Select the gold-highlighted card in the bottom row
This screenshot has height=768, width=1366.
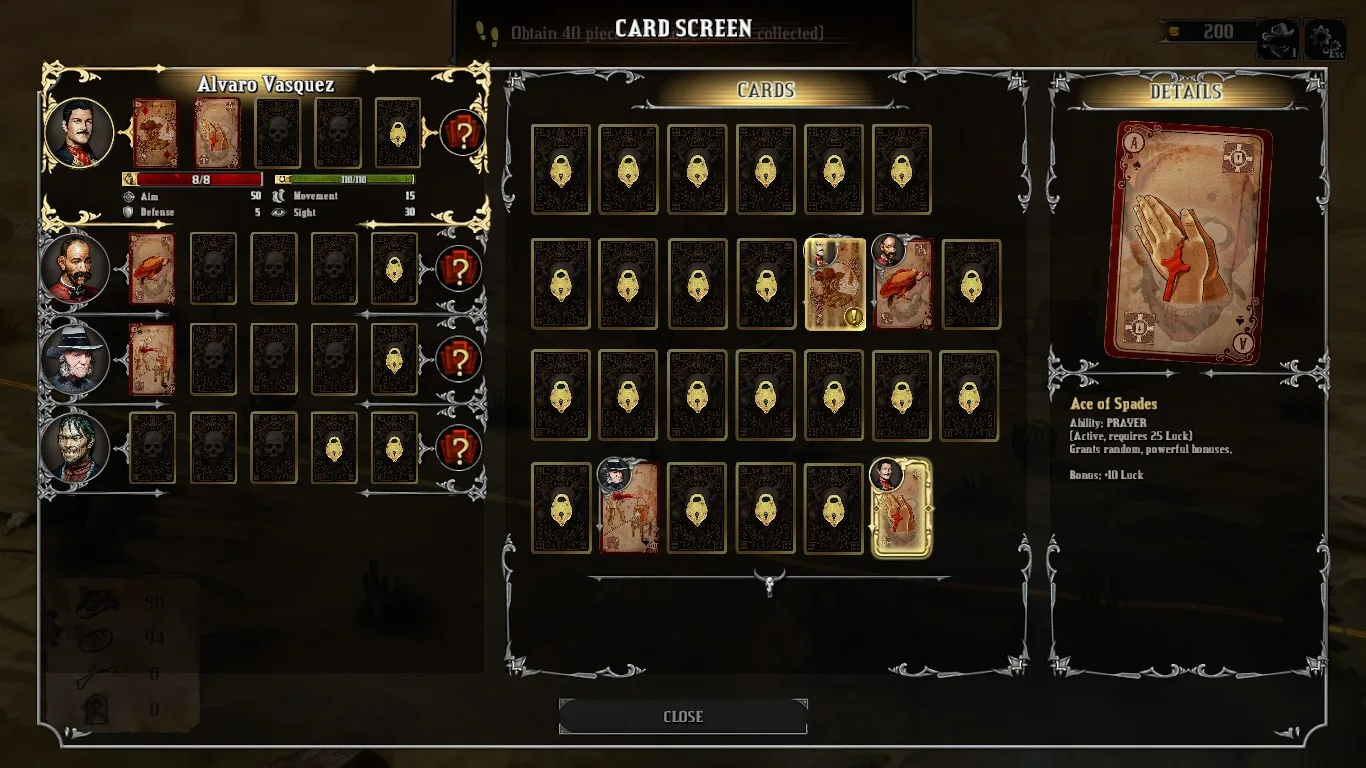(899, 506)
